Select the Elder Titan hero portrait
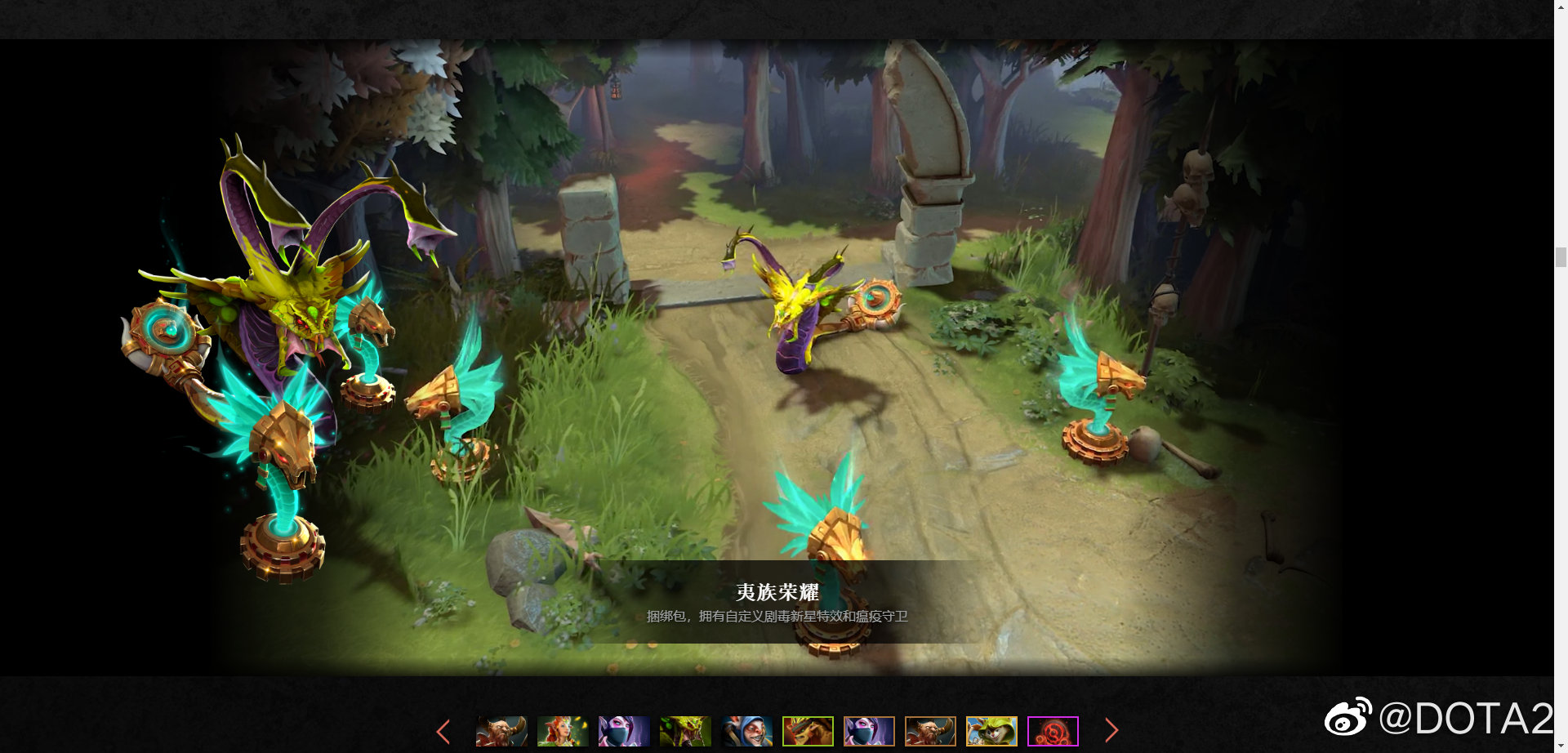This screenshot has height=753, width=1568. click(501, 731)
